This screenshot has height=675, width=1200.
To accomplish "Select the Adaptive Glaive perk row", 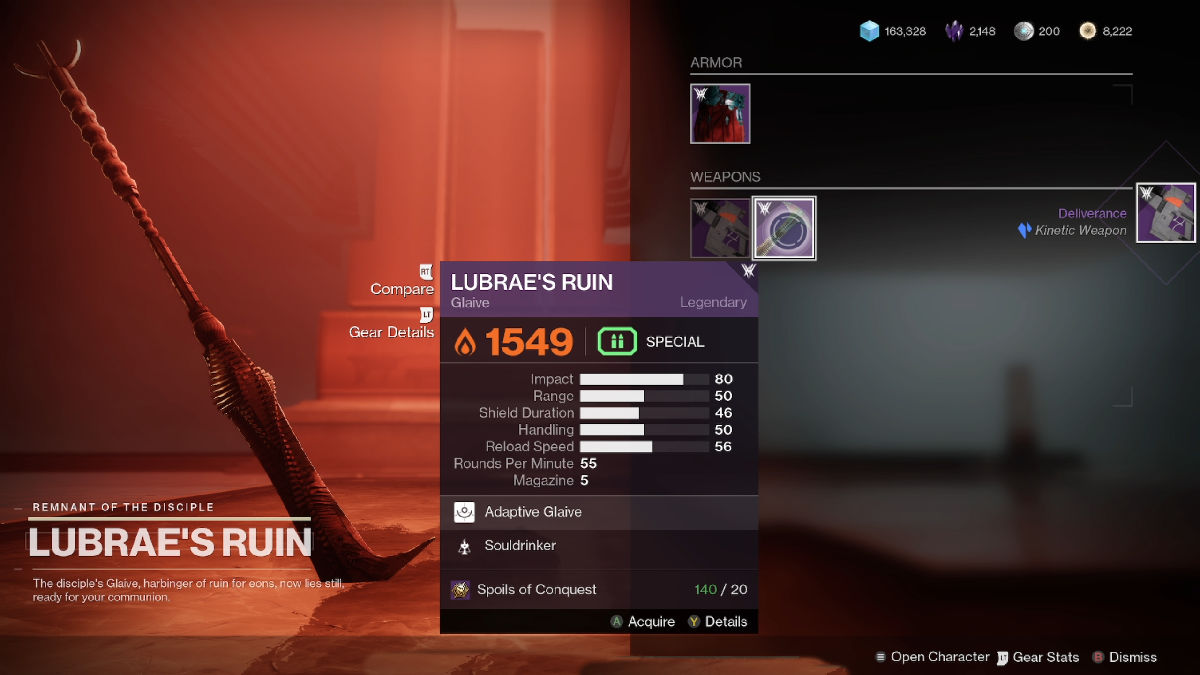I will [x=599, y=512].
